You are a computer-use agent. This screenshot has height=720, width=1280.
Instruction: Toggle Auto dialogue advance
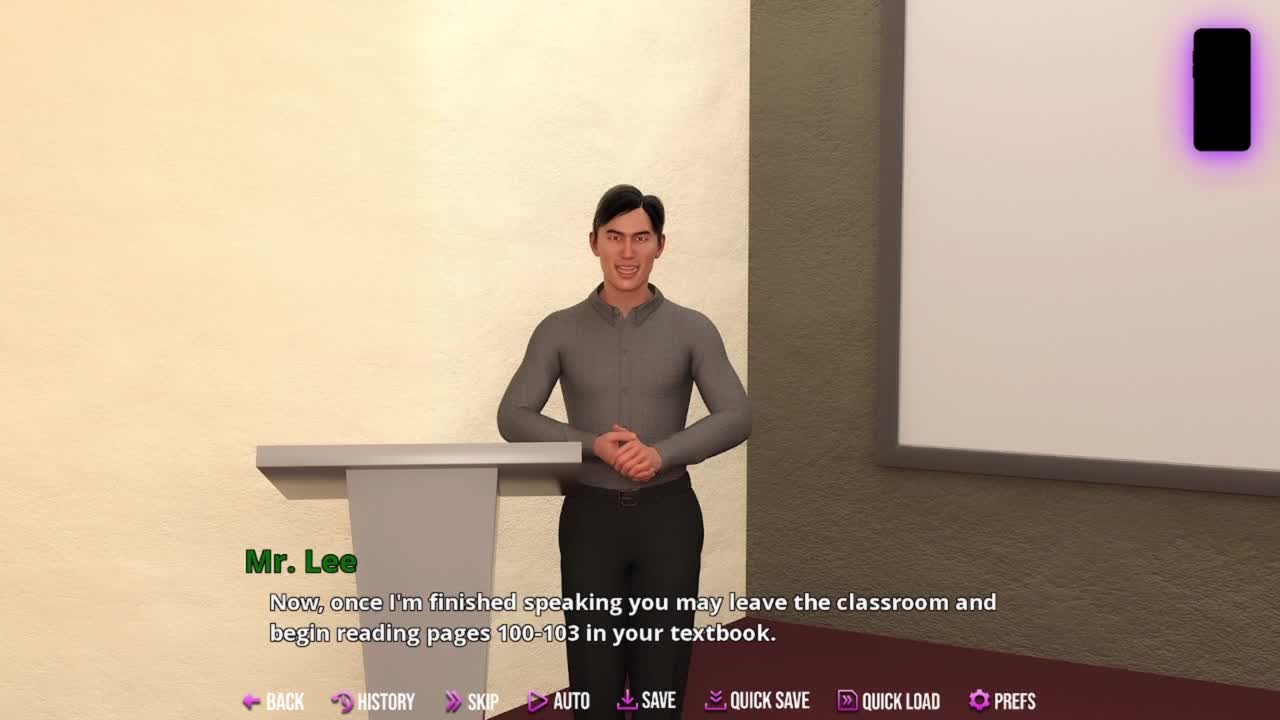click(x=559, y=701)
